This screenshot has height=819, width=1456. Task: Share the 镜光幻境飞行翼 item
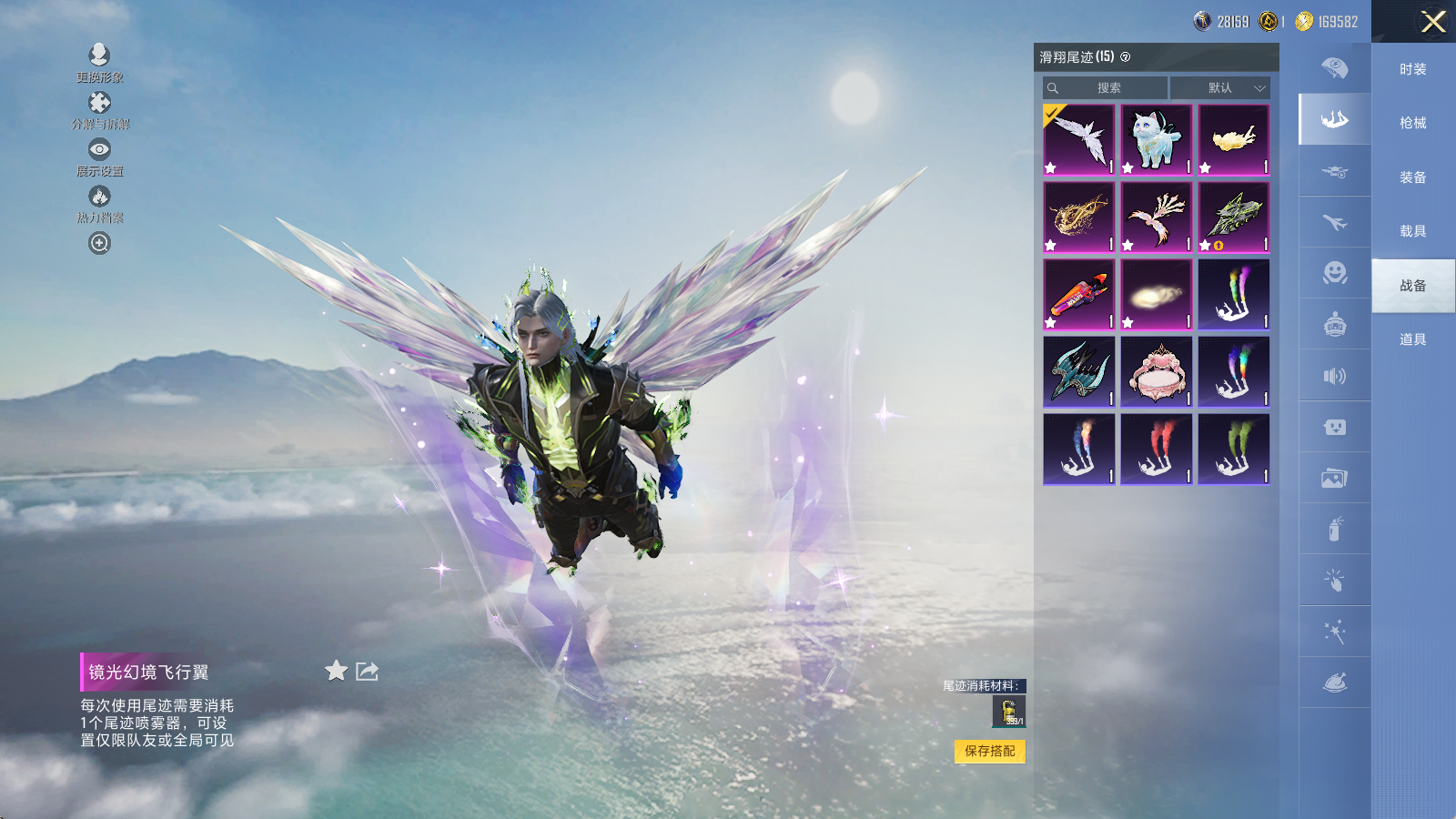click(367, 671)
